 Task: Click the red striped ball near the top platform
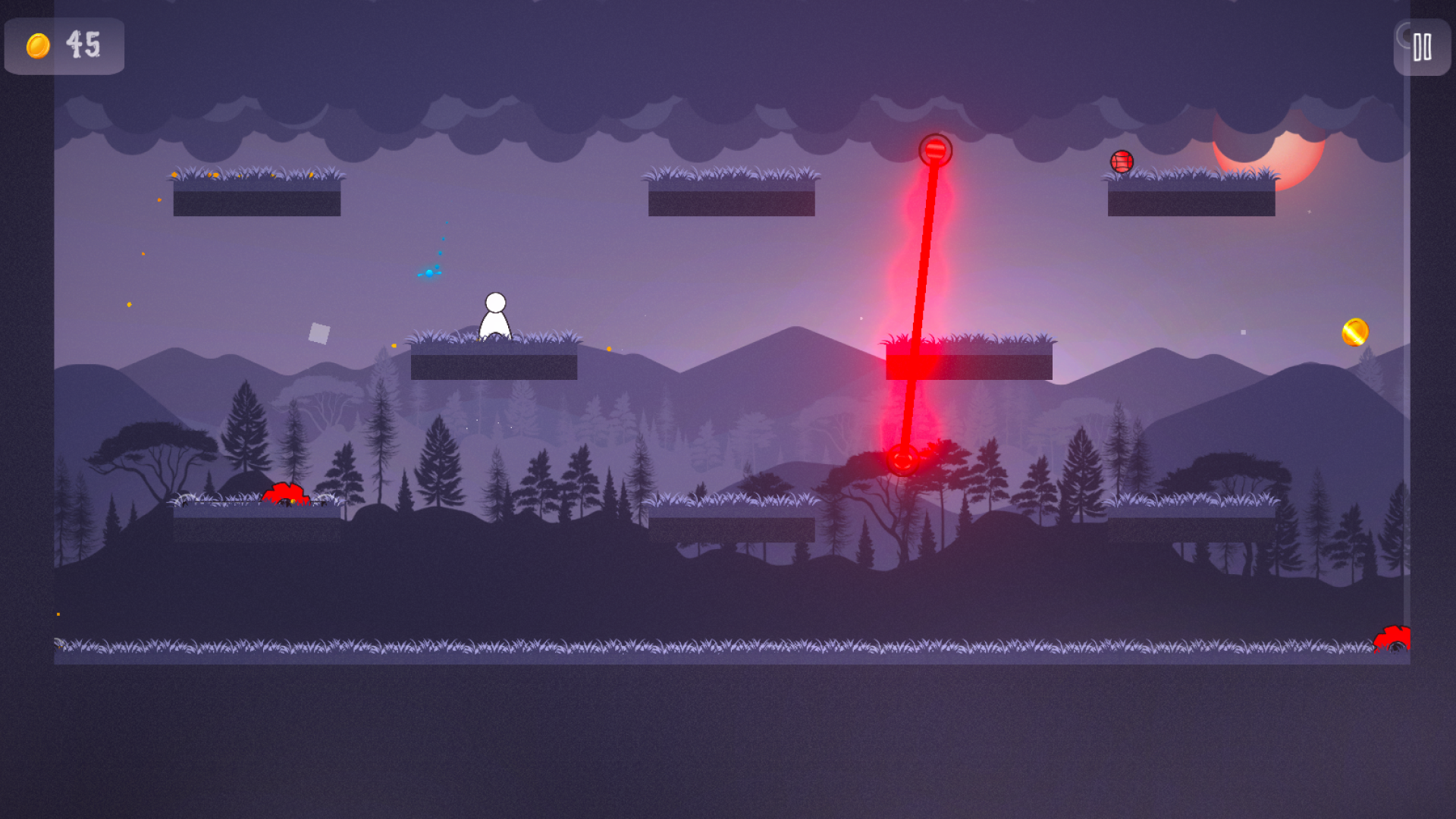(x=1121, y=162)
